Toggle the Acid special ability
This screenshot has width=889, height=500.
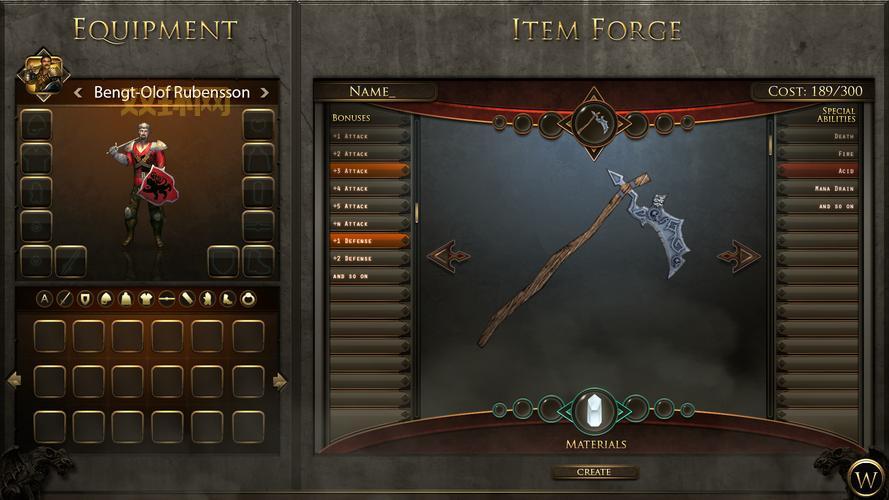(819, 171)
